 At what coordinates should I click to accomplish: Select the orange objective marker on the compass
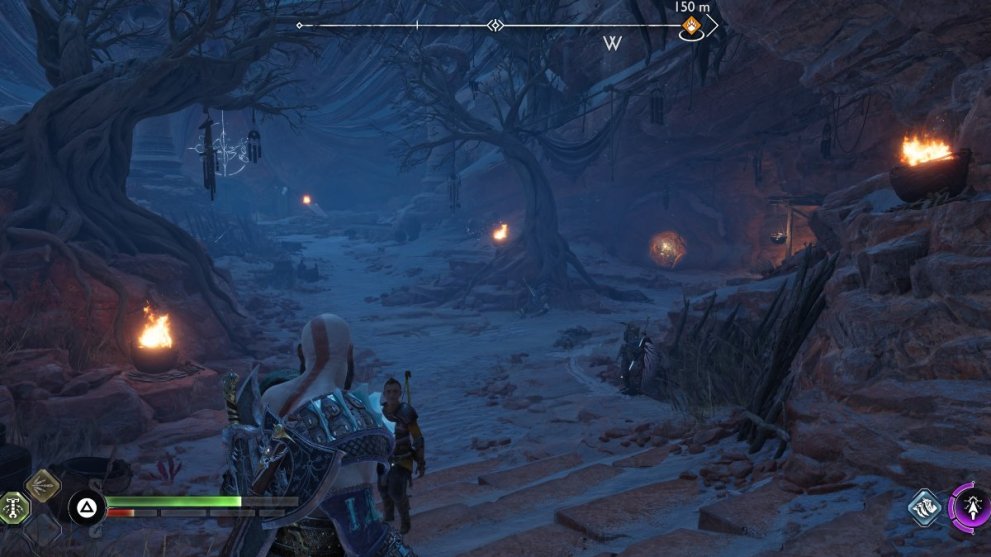(x=689, y=26)
